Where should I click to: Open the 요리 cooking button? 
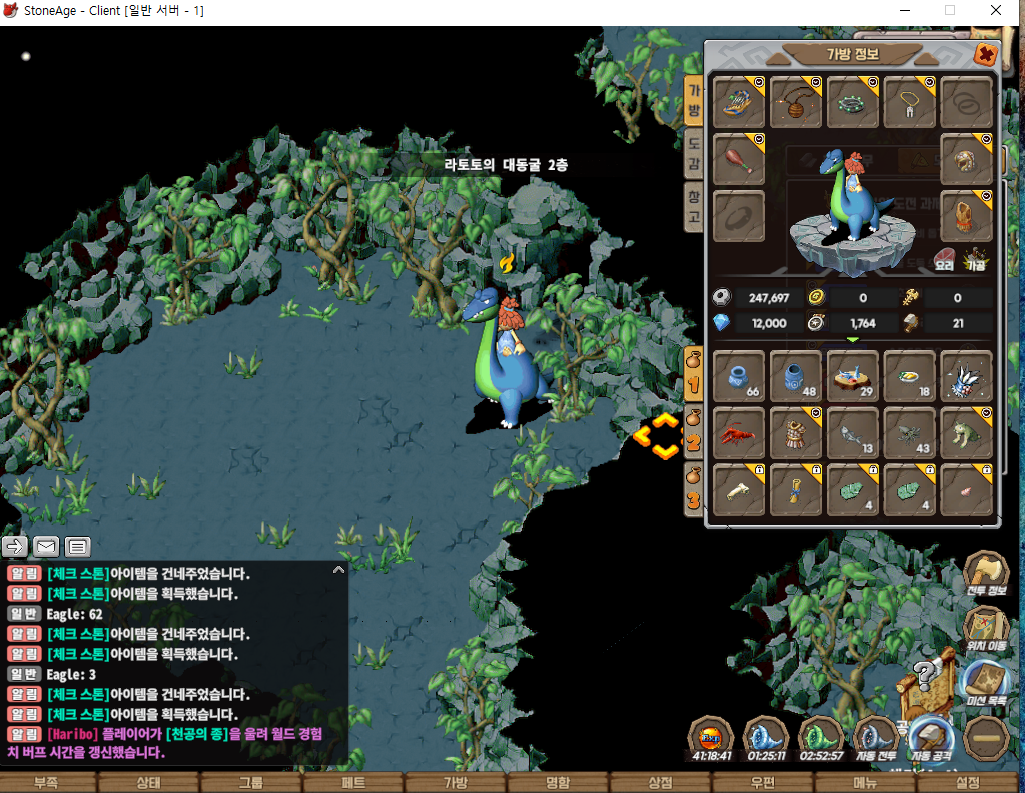[x=945, y=259]
